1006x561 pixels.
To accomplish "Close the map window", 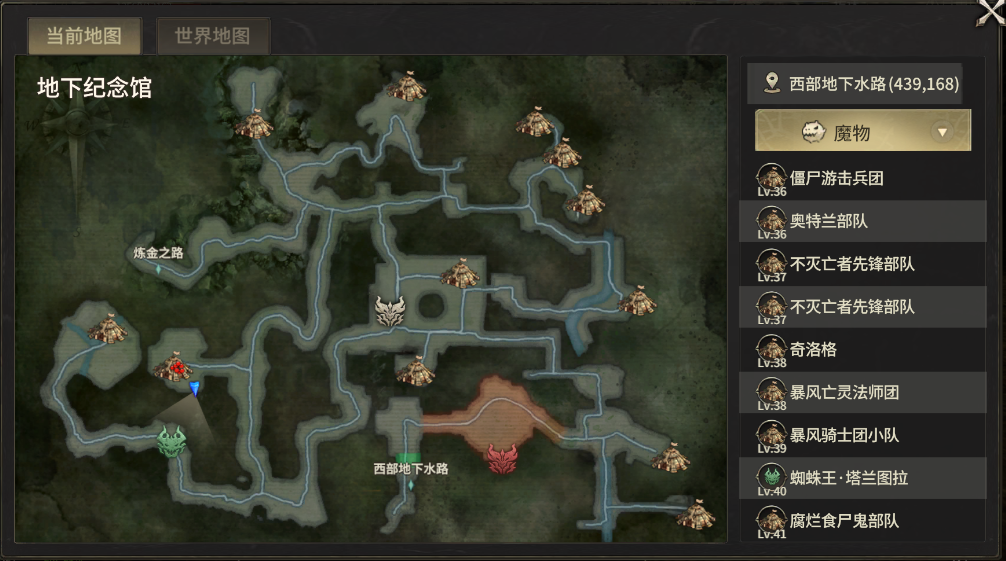I will pyautogui.click(x=989, y=14).
